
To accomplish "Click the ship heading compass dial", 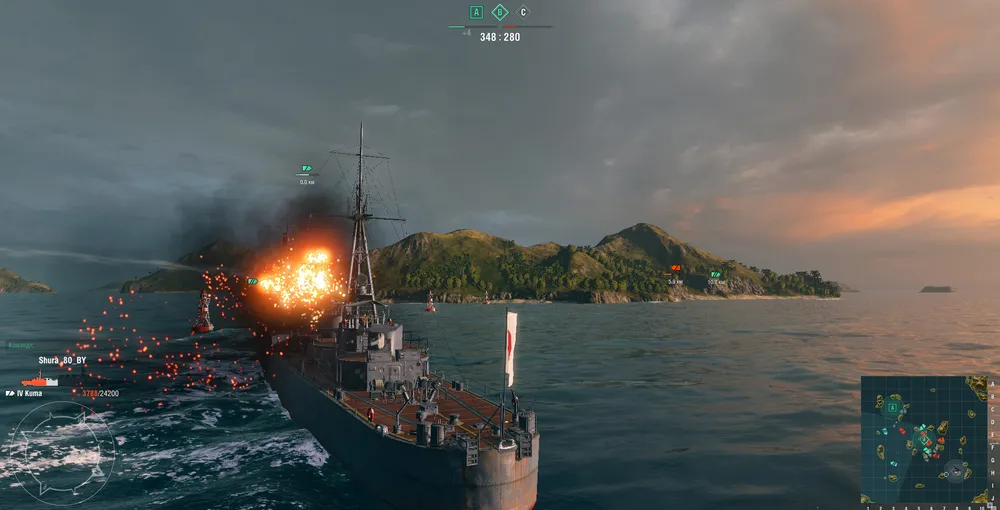I will [x=60, y=452].
